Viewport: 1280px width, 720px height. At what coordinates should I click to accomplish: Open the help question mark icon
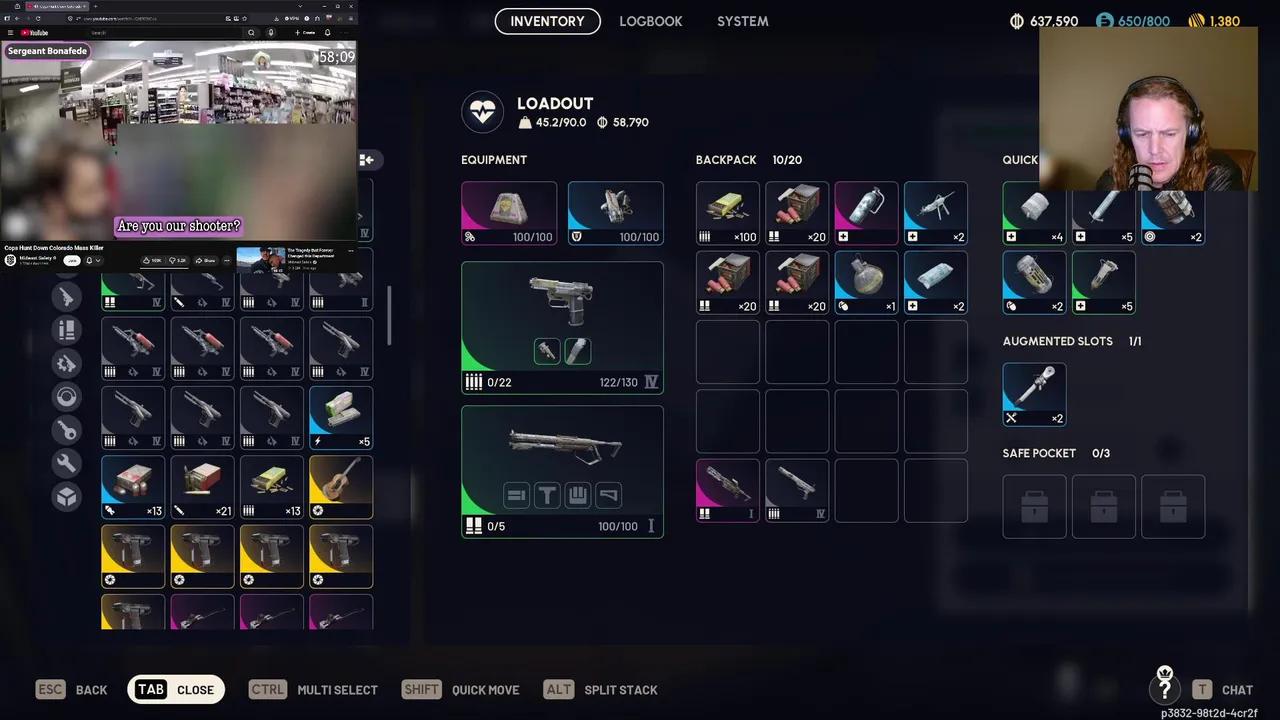[1164, 689]
